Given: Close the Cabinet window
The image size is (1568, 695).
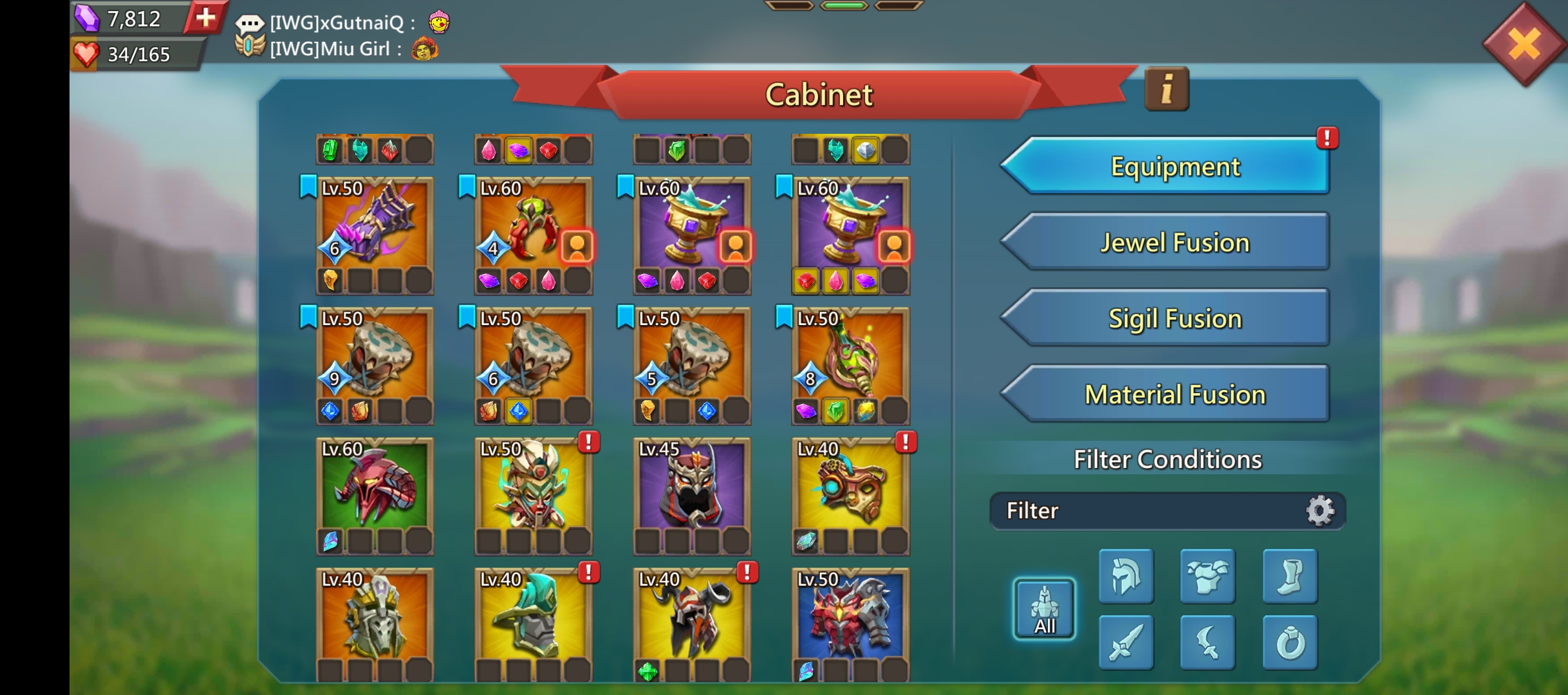Looking at the screenshot, I should tap(1524, 44).
